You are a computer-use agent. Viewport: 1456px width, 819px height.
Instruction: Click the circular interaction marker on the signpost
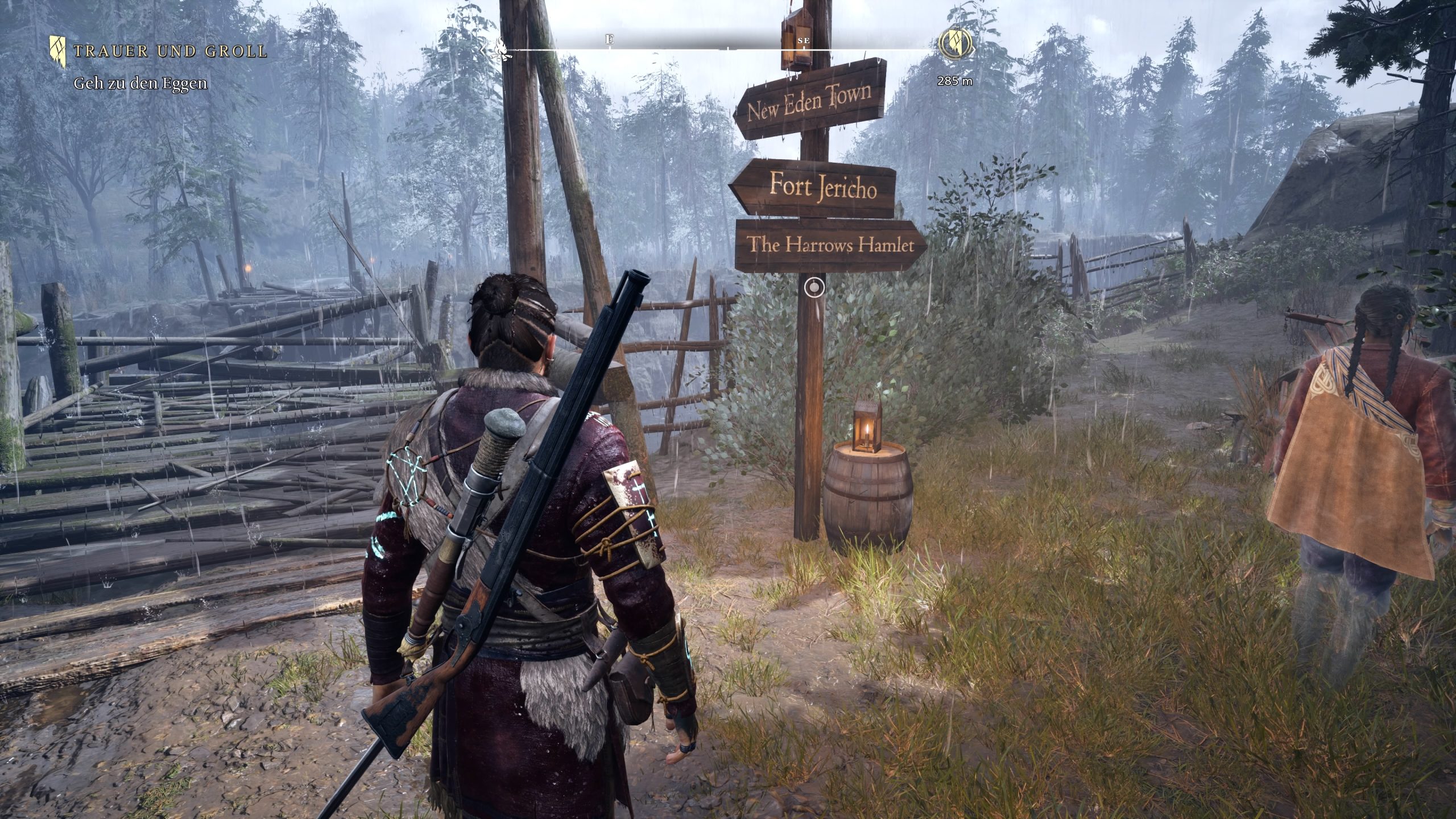815,288
